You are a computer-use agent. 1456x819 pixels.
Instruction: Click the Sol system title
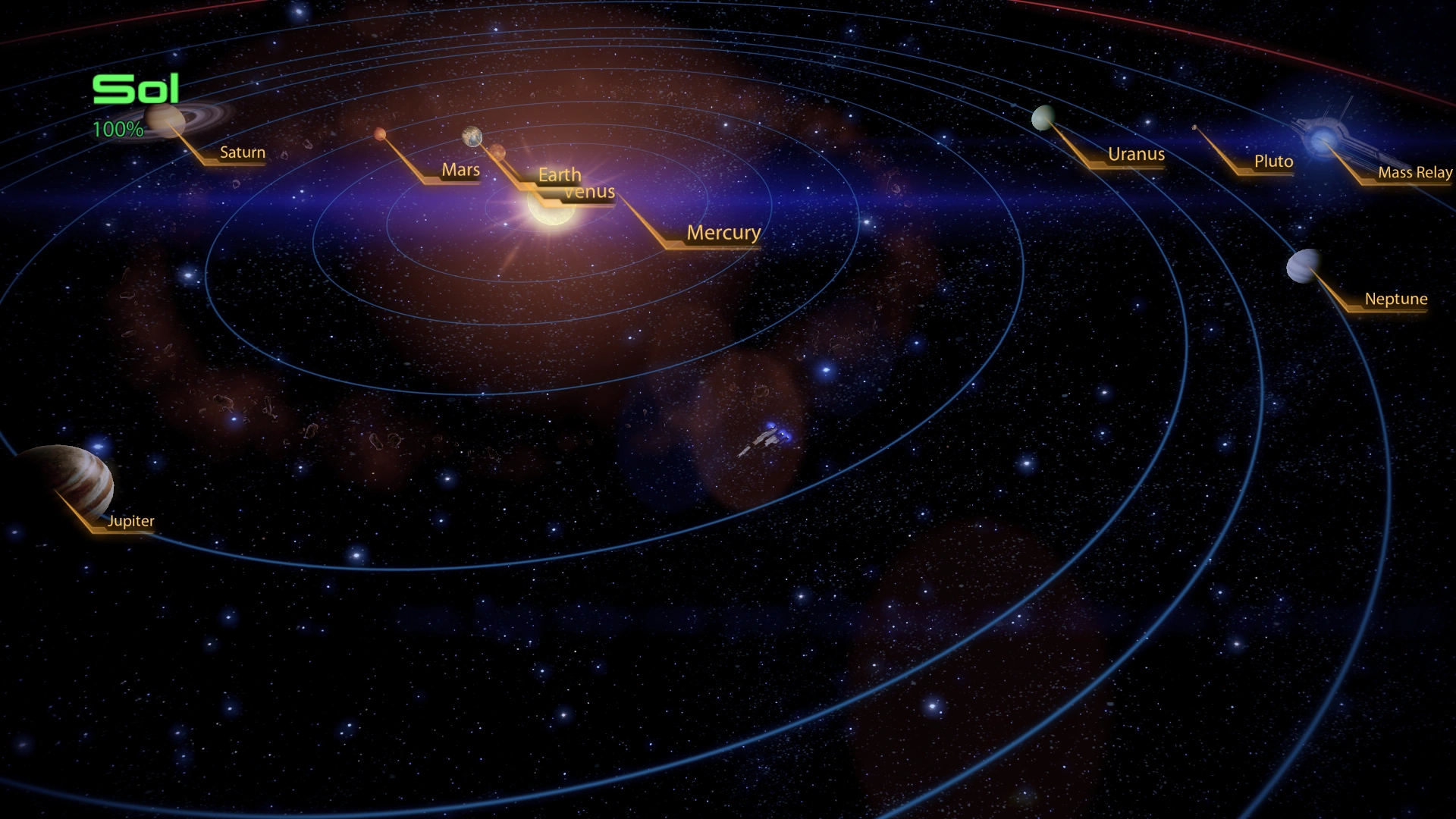[135, 88]
